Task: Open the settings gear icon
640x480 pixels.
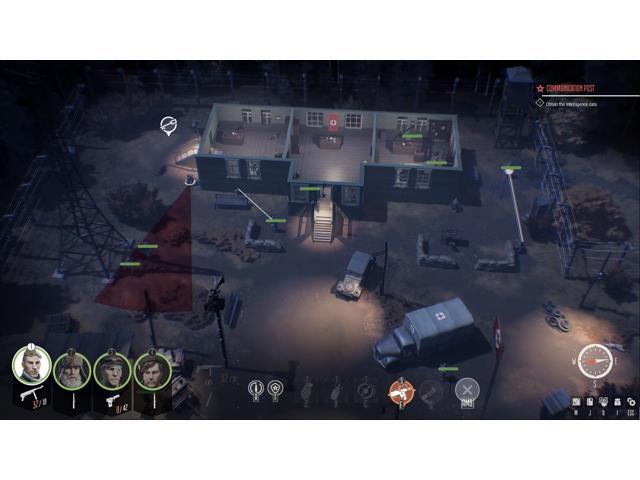Action: pyautogui.click(x=631, y=401)
